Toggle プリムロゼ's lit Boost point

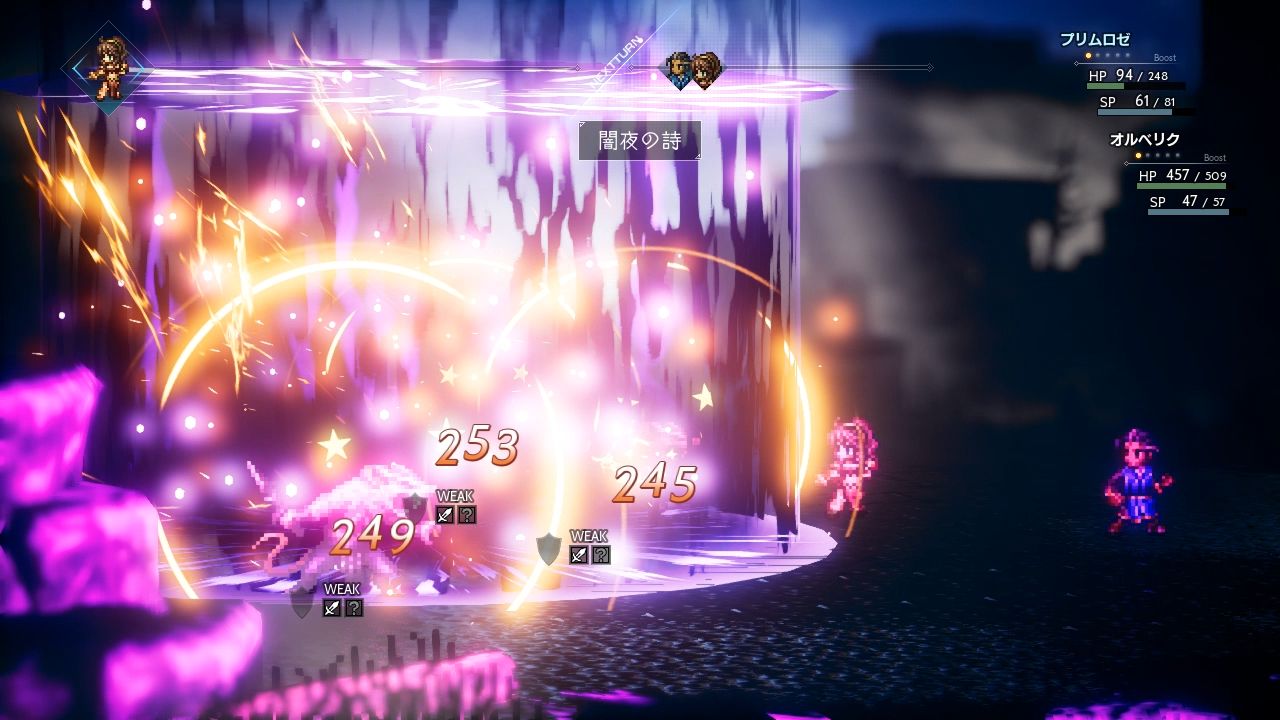tap(1088, 56)
